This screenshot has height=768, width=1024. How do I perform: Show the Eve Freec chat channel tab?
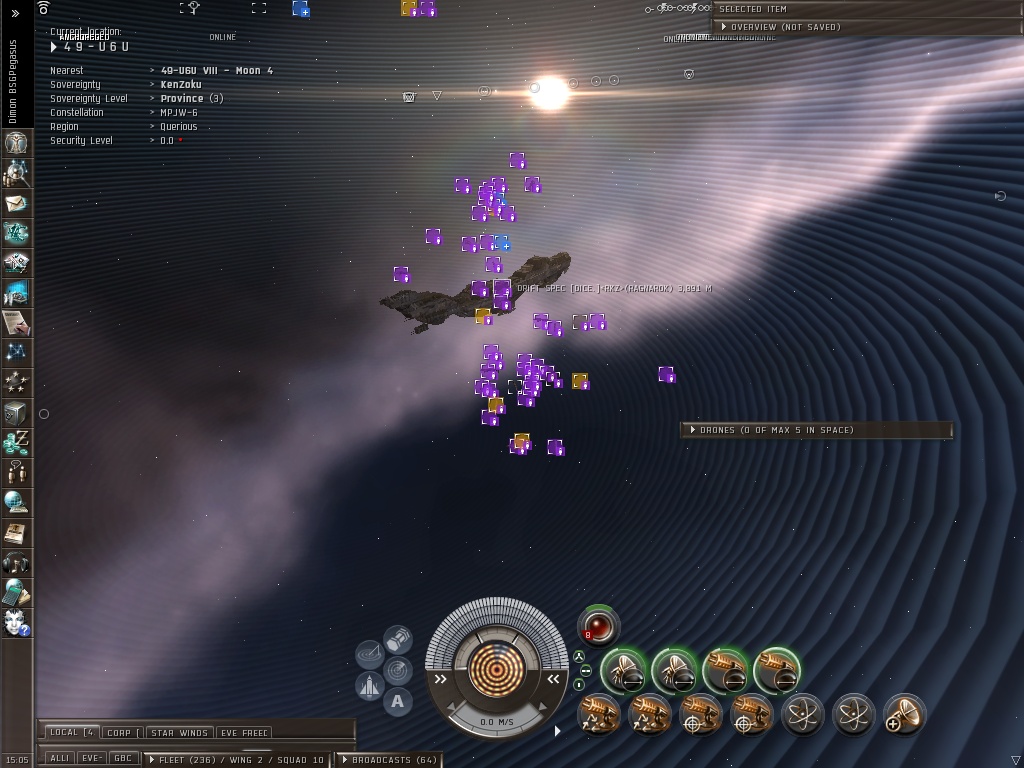coord(243,733)
